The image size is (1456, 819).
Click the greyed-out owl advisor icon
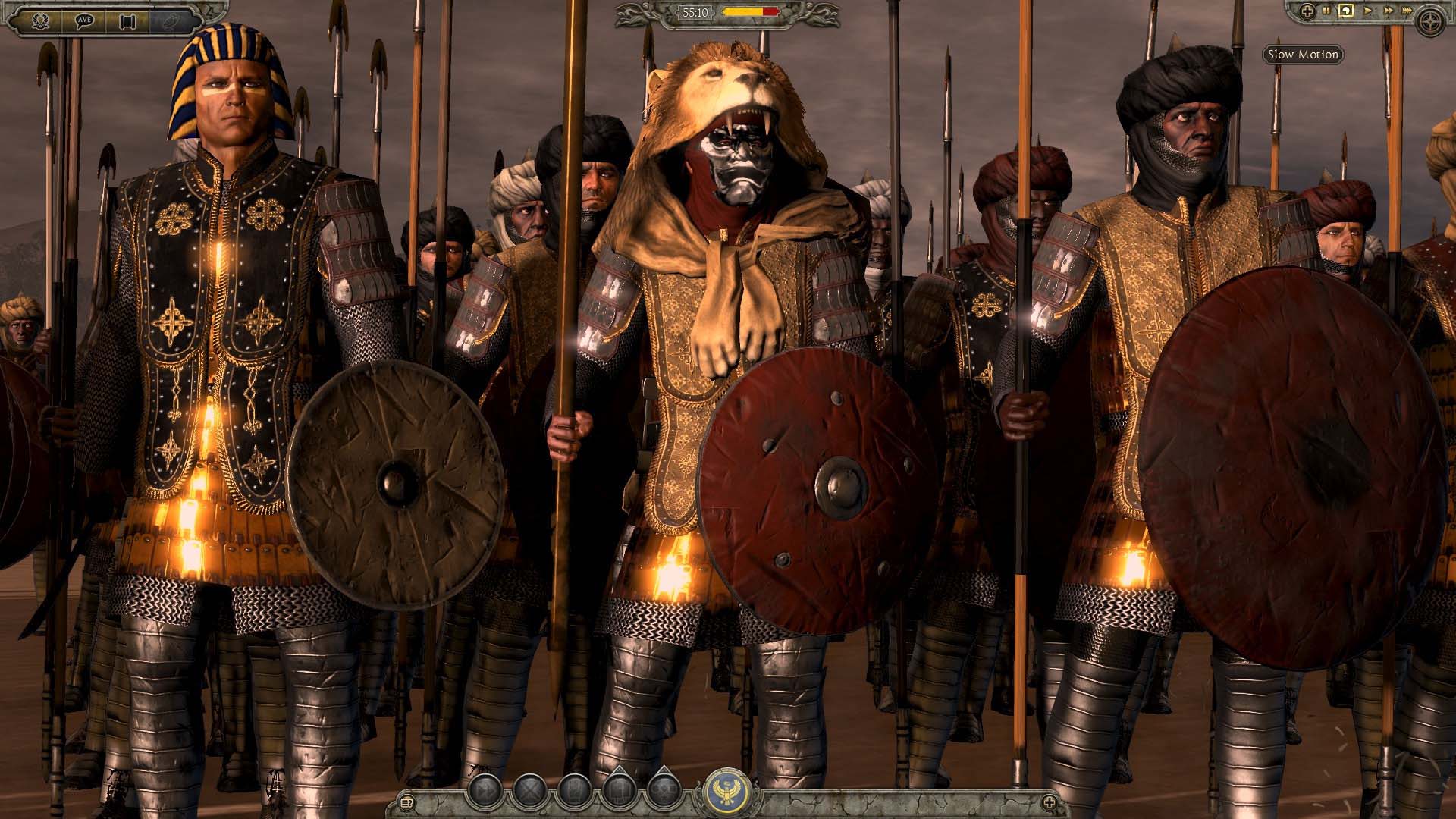pos(171,21)
